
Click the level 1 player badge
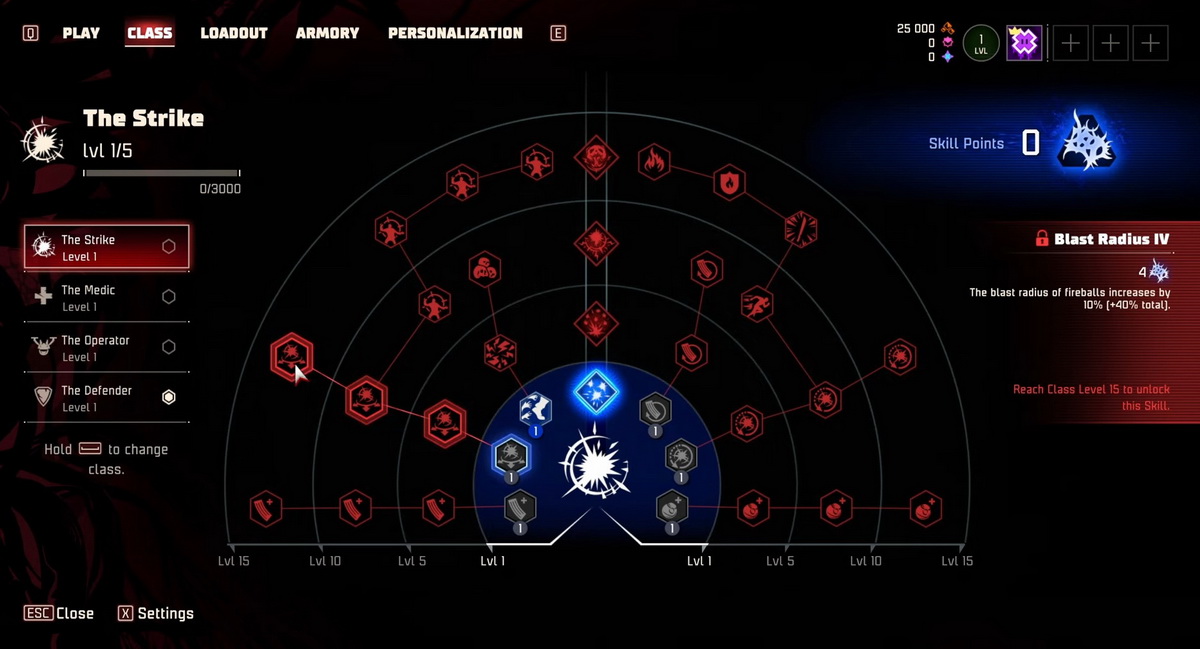coord(981,43)
